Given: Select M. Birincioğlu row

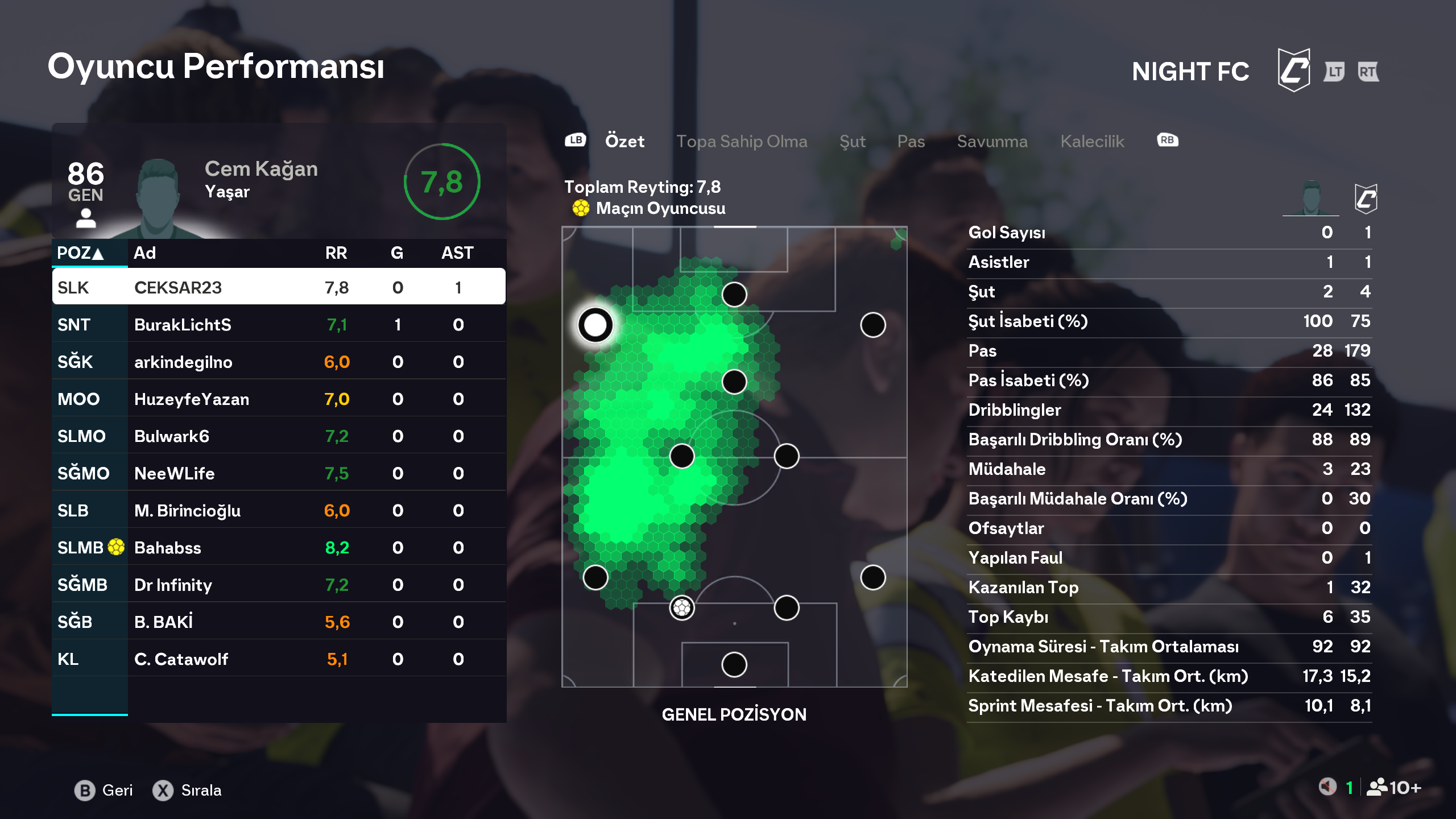Looking at the screenshot, I should point(279,510).
